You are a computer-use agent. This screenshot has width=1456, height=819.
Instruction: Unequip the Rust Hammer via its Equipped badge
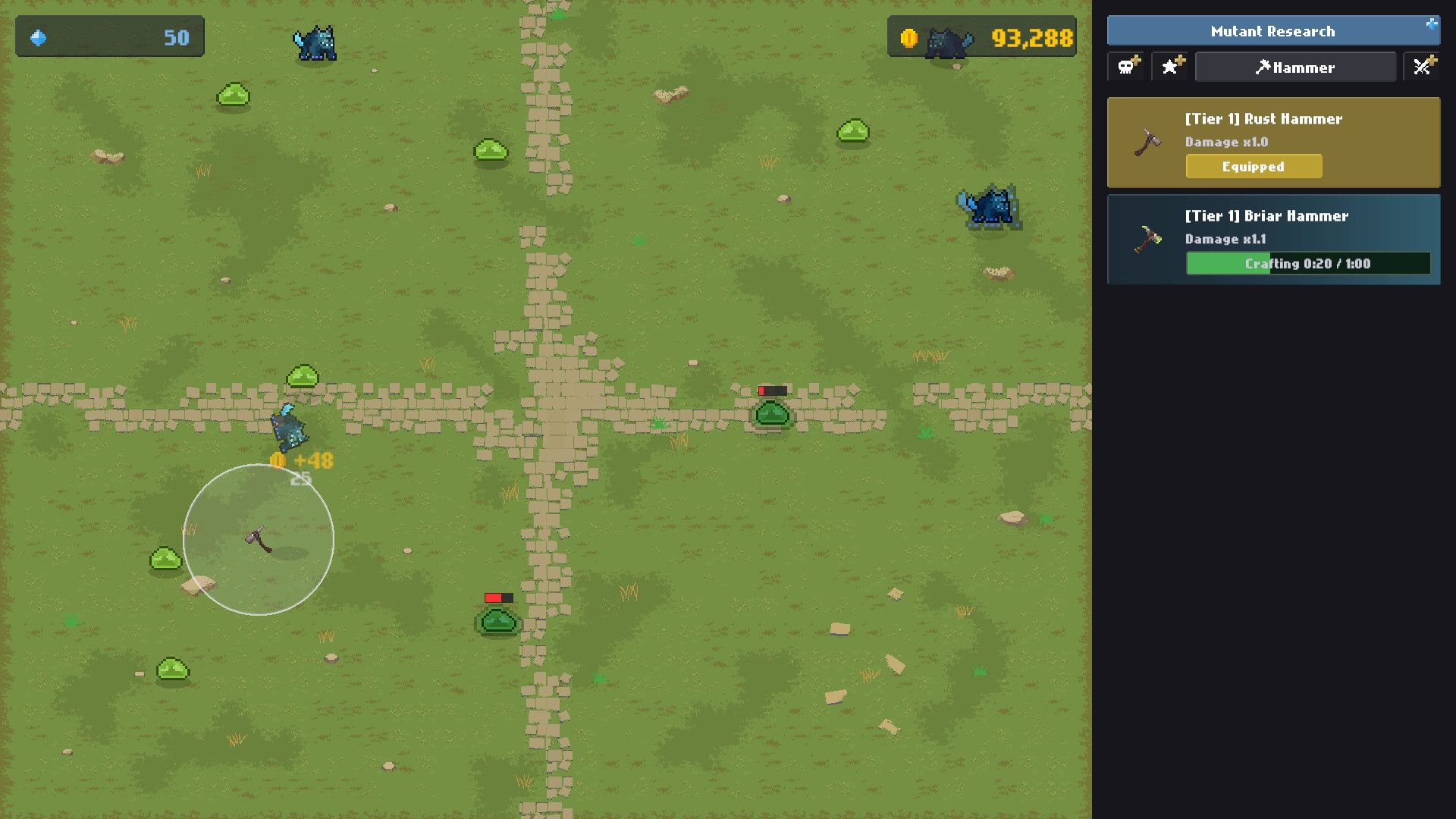click(1253, 166)
